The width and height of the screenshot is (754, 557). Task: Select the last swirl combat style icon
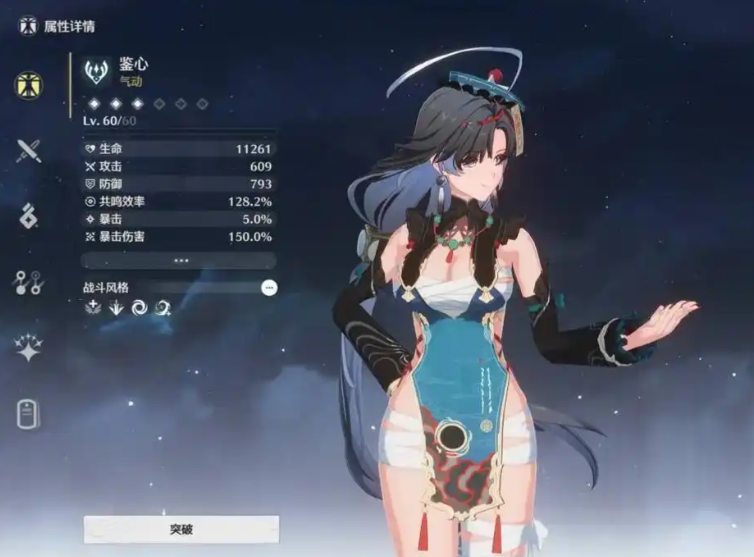click(162, 308)
